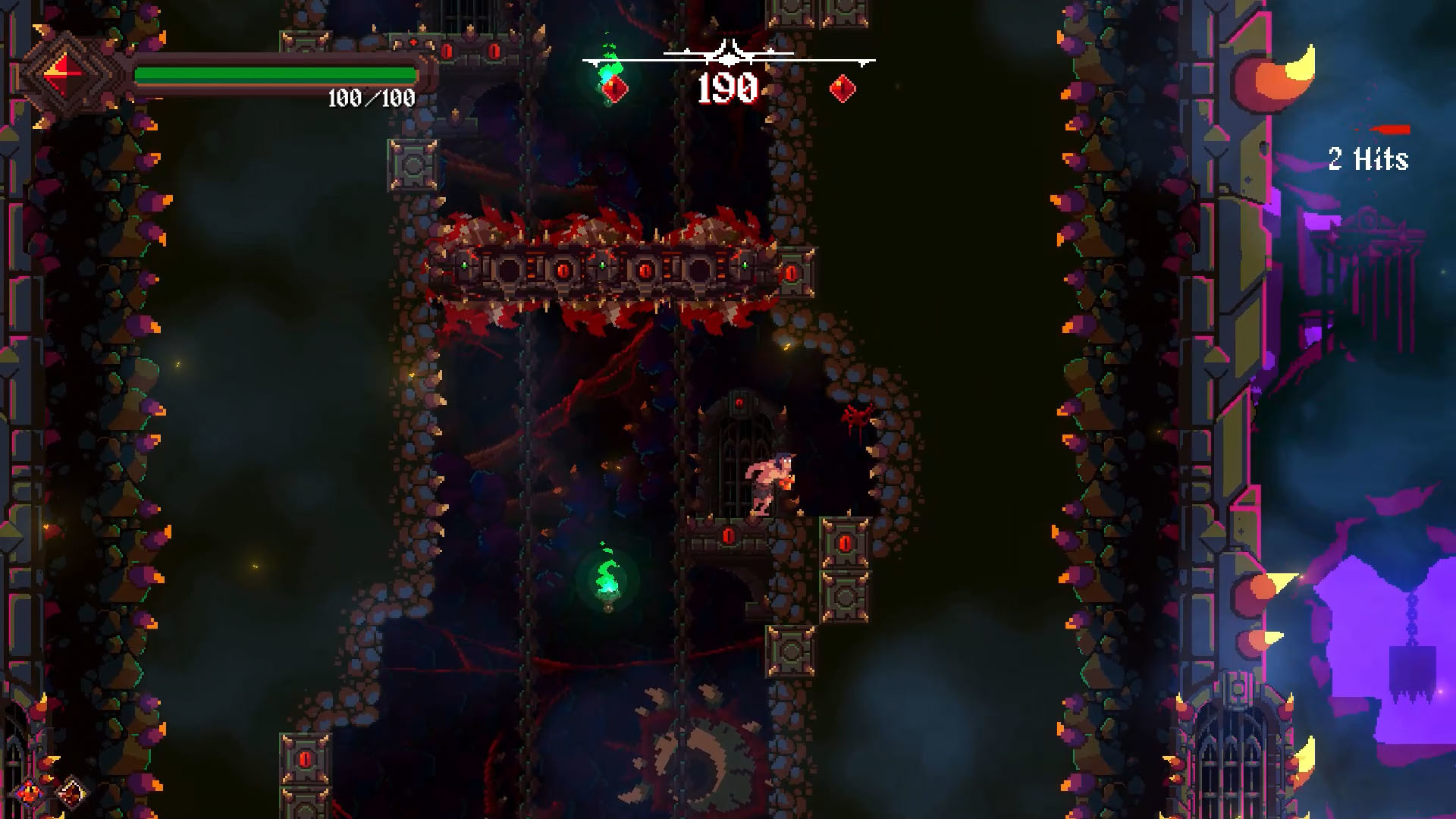Click the small red hit-meter bar above 2 Hits
Image resolution: width=1456 pixels, height=819 pixels.
coord(1393,129)
